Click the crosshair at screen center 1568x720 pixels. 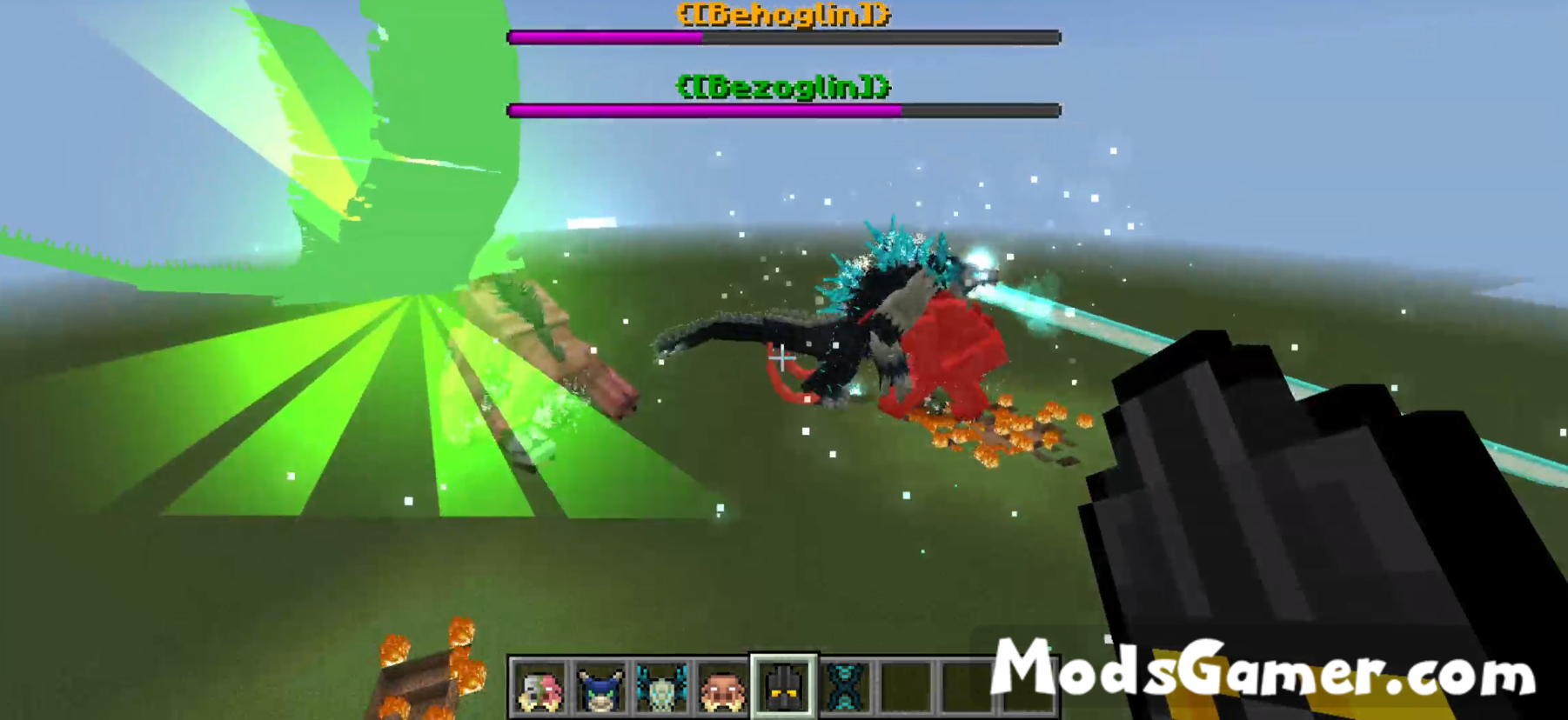(781, 359)
